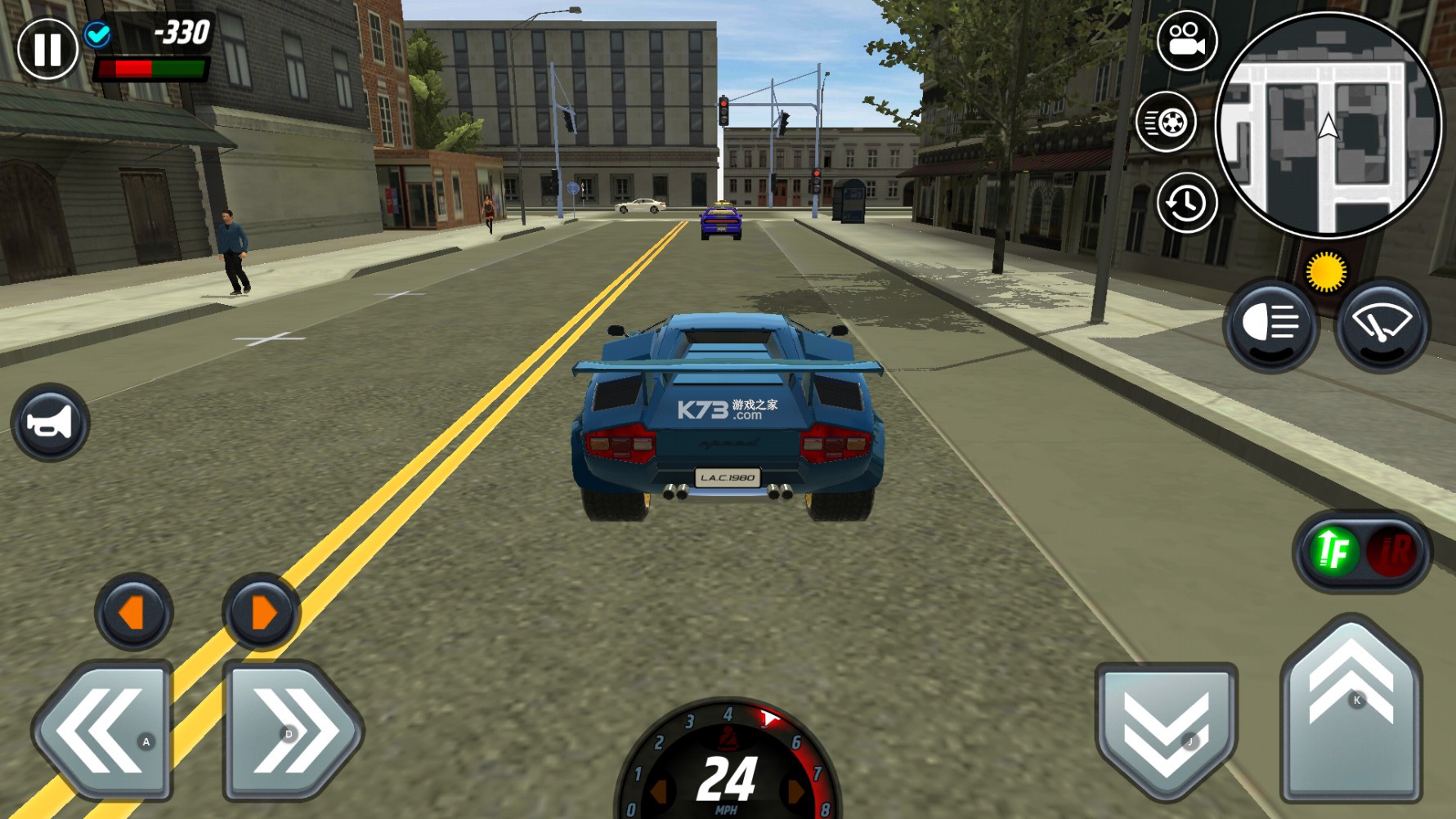1456x819 pixels.
Task: Steer right with the double-chevron button
Action: 292,730
